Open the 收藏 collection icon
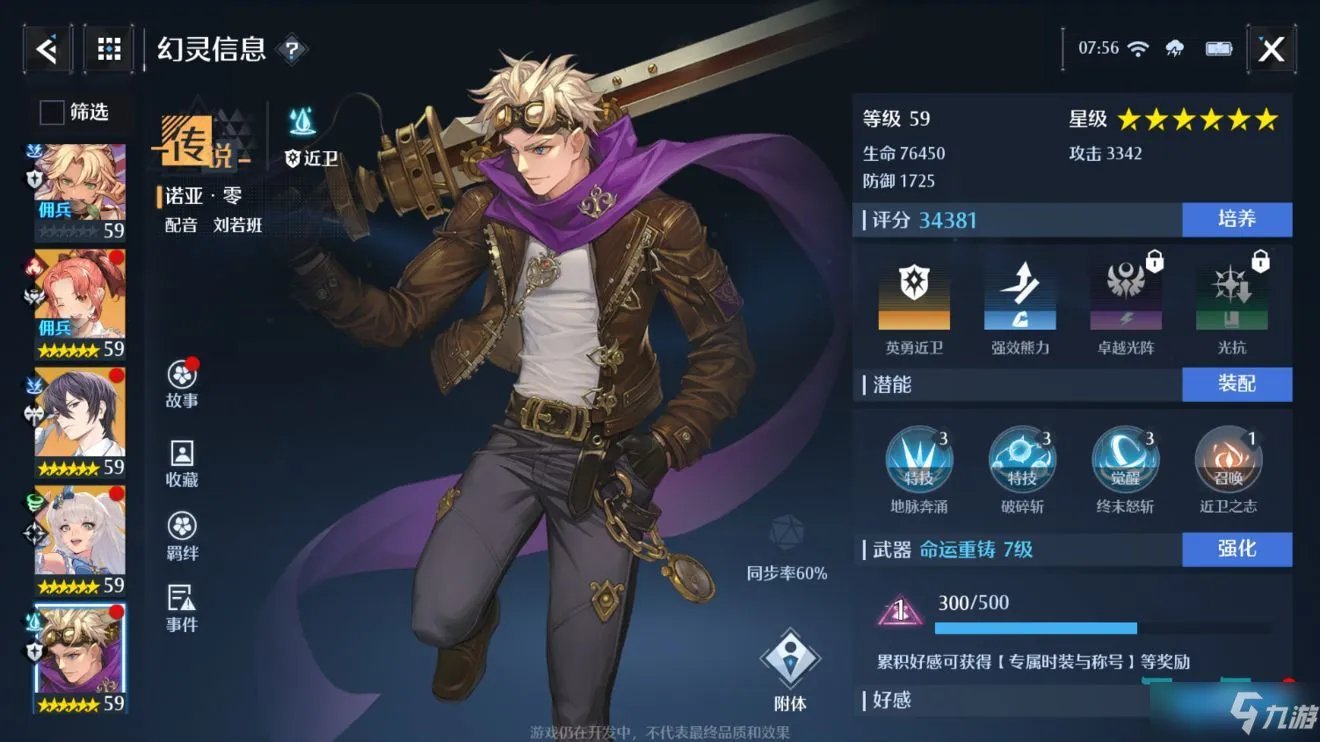 click(181, 457)
